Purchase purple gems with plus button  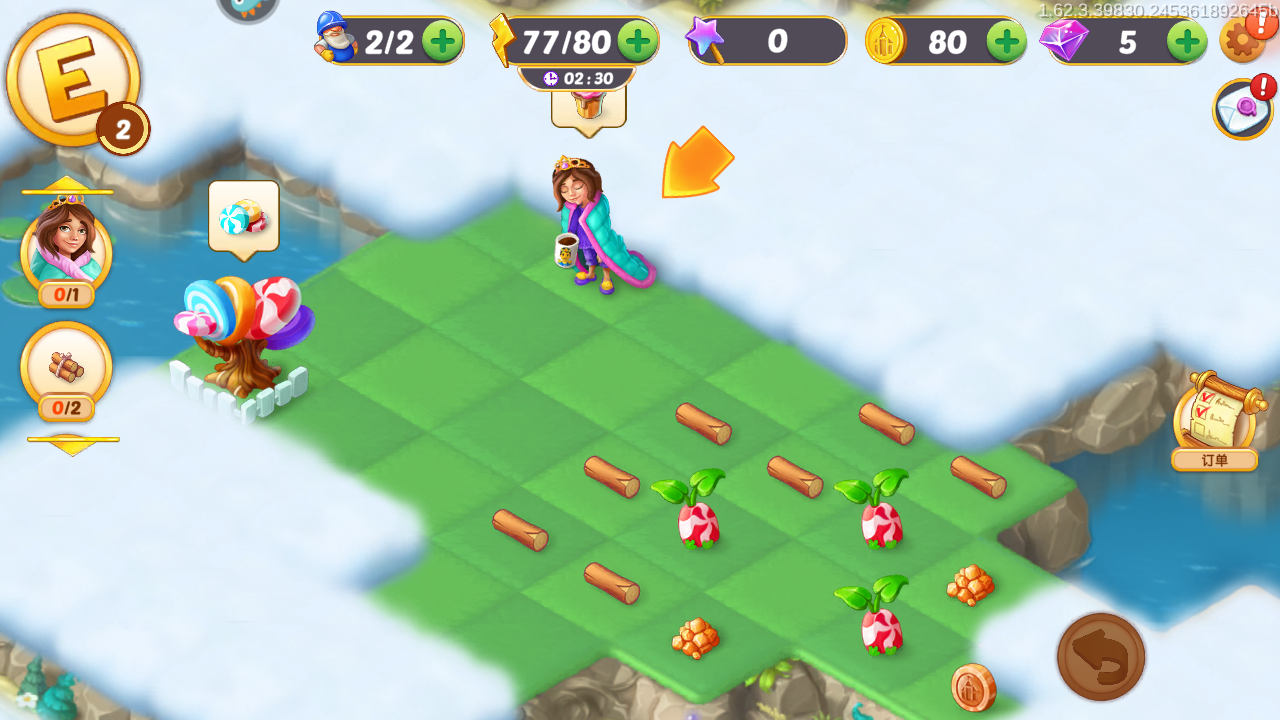click(x=1187, y=41)
